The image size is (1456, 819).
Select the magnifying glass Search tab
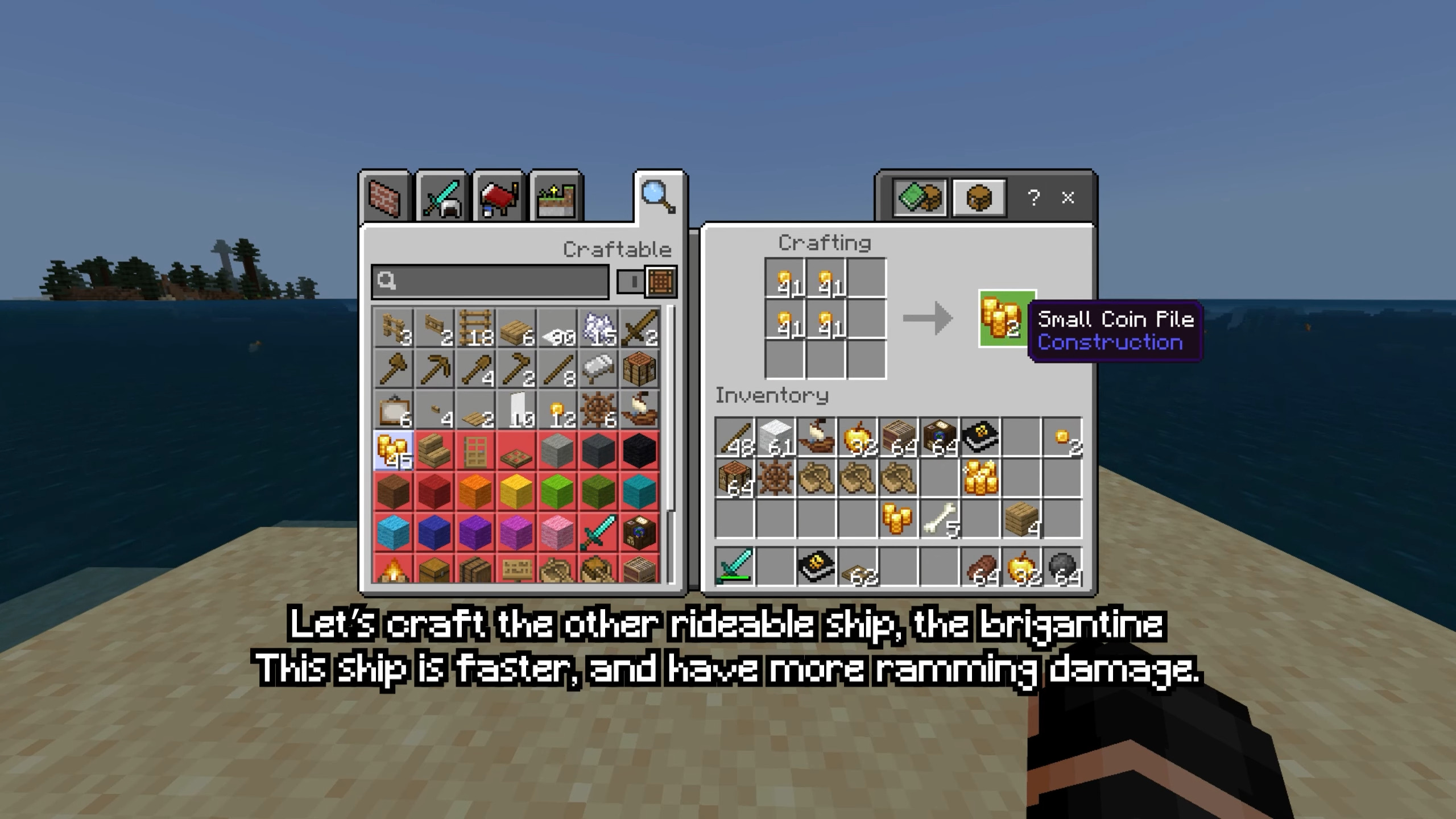coord(659,197)
